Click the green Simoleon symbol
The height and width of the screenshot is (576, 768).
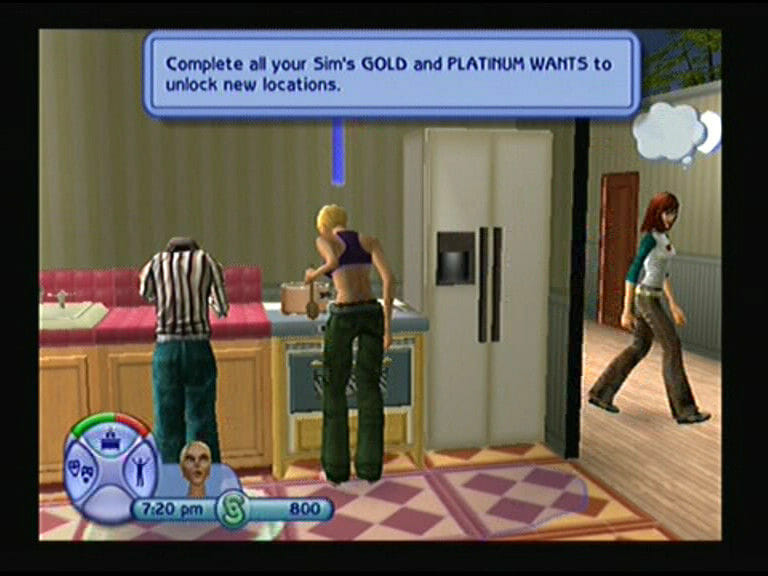pos(233,509)
